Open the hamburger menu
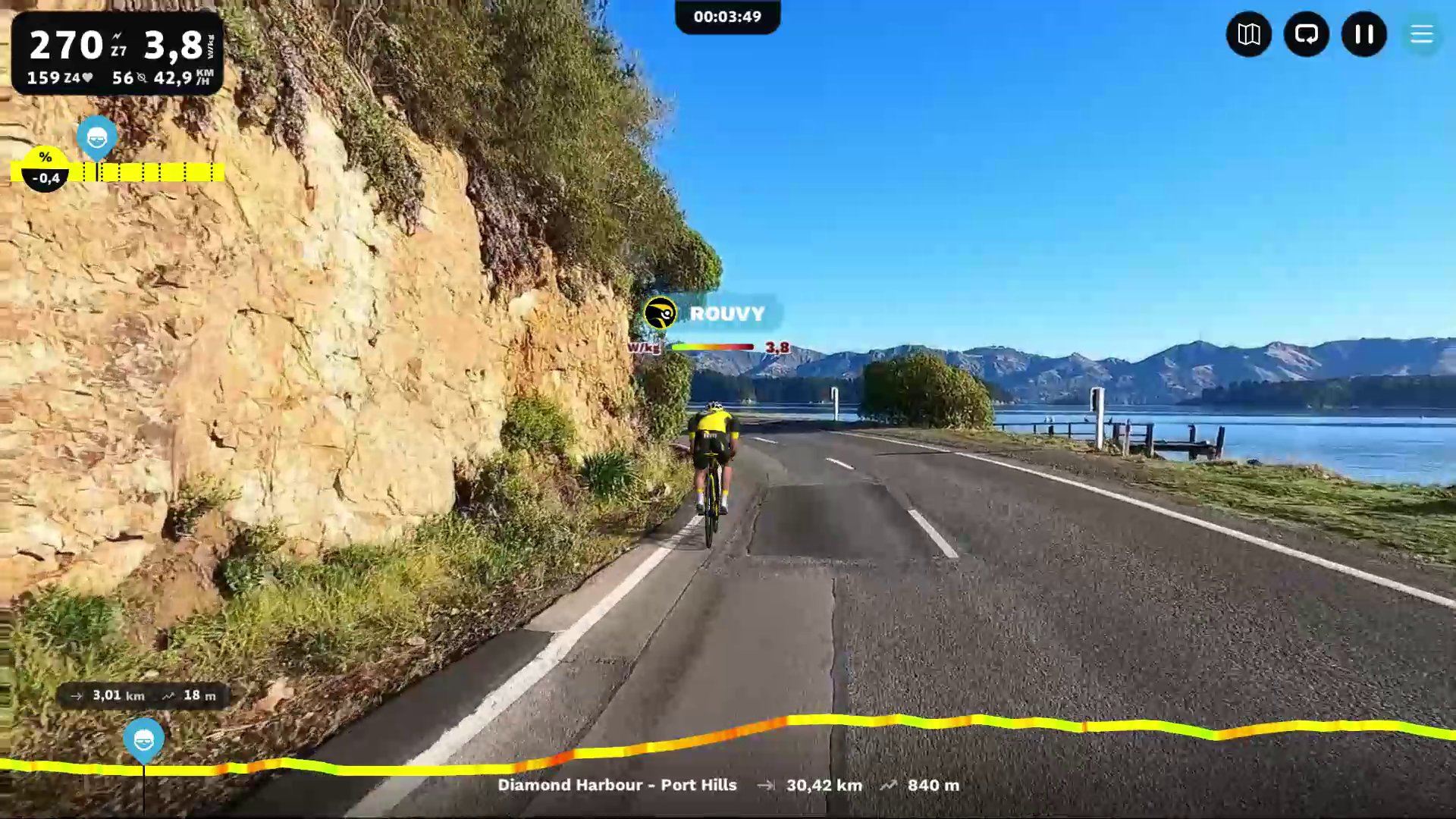 1421,34
